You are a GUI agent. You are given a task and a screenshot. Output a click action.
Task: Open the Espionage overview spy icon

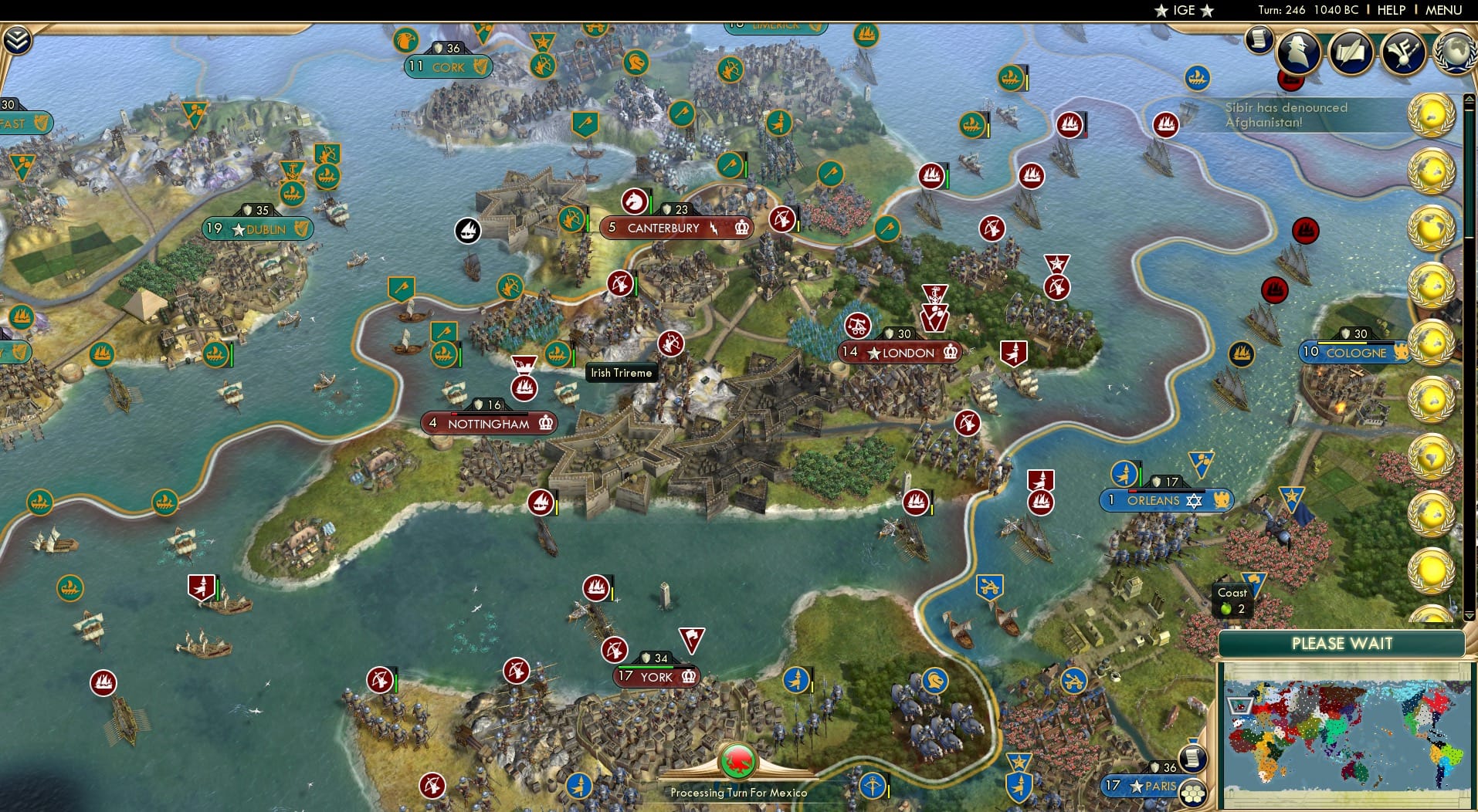(x=1298, y=52)
